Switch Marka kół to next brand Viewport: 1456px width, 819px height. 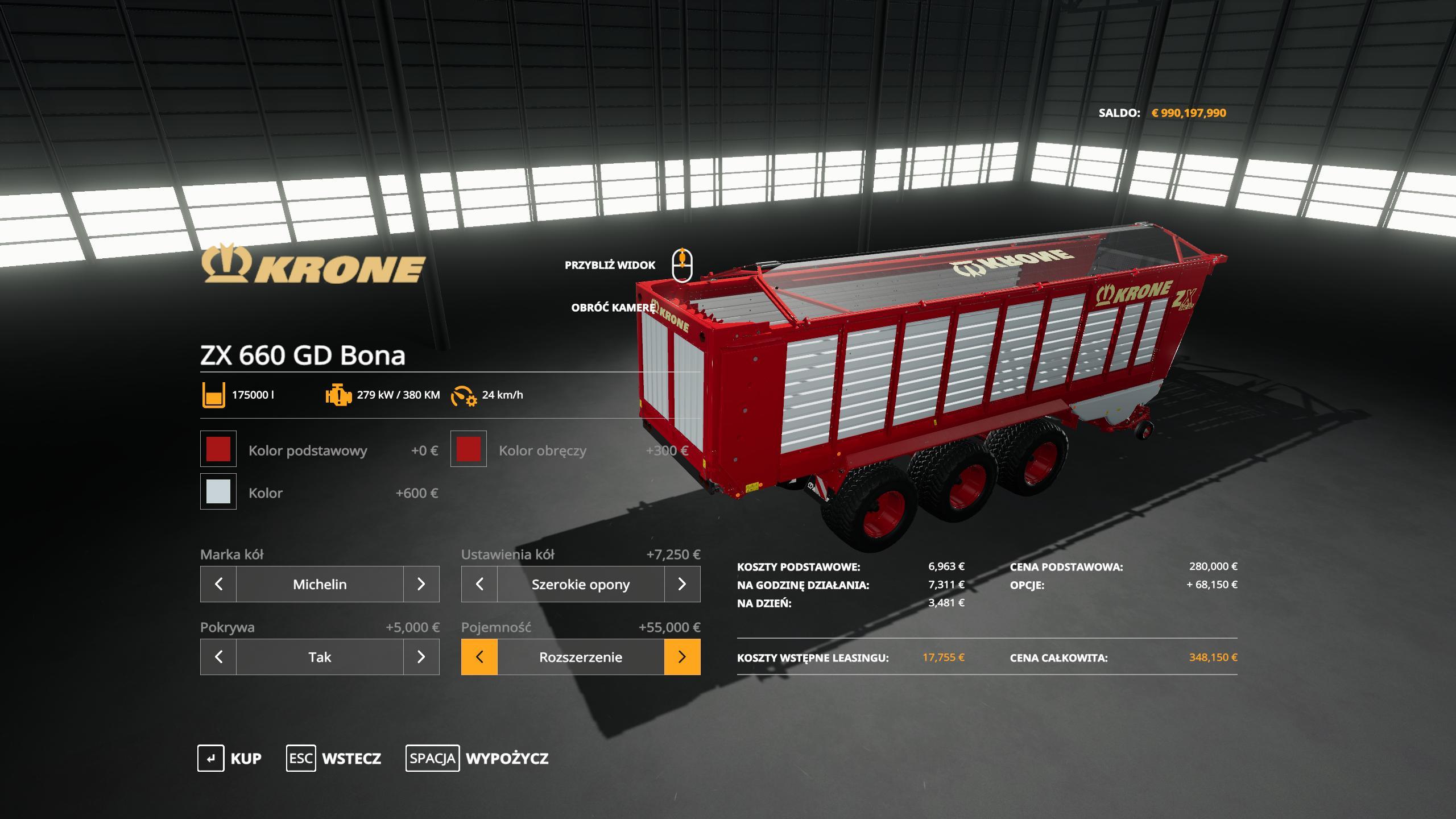421,584
